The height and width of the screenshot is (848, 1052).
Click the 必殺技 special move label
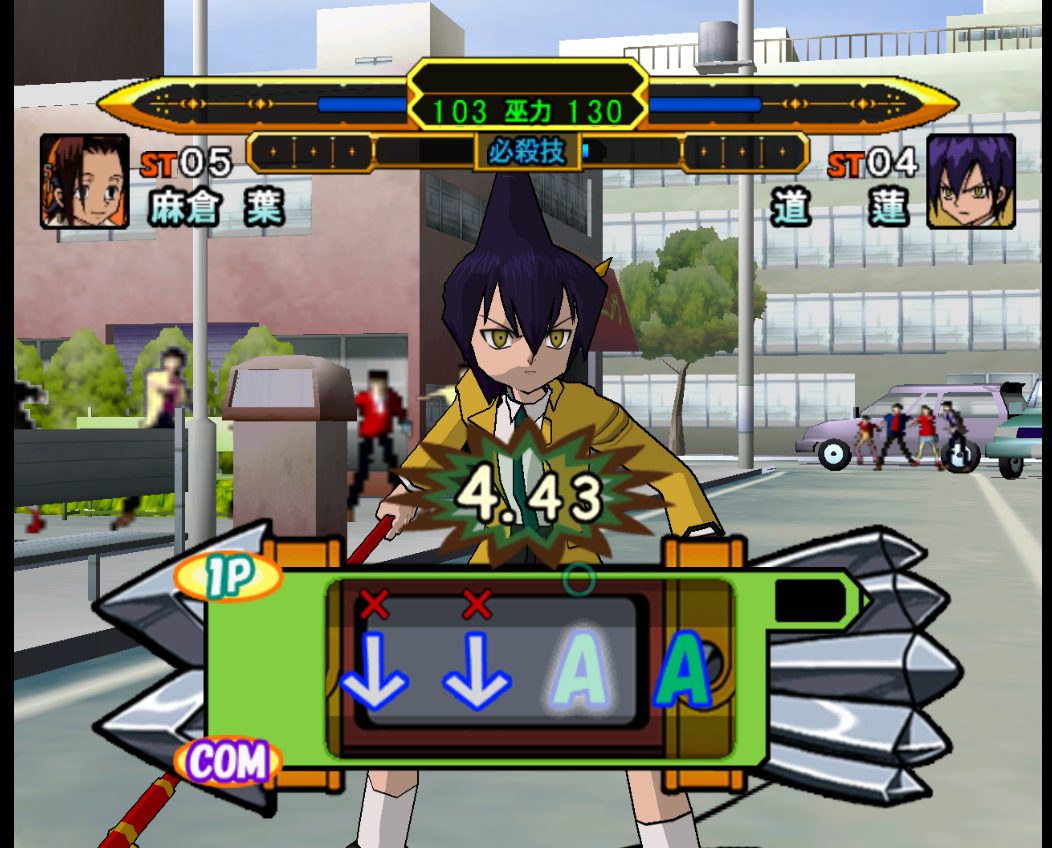527,153
